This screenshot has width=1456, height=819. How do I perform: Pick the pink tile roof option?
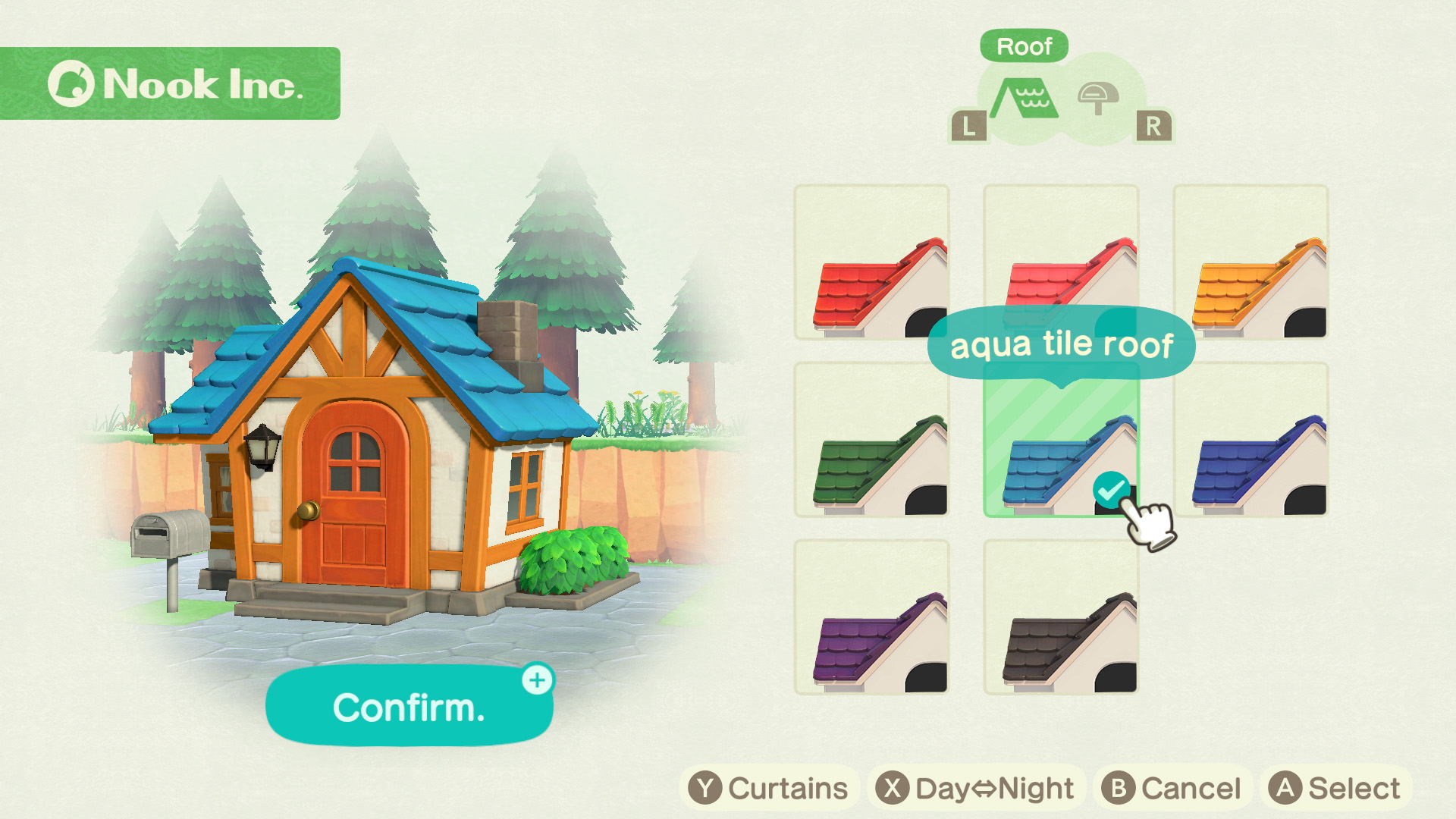click(x=1061, y=250)
